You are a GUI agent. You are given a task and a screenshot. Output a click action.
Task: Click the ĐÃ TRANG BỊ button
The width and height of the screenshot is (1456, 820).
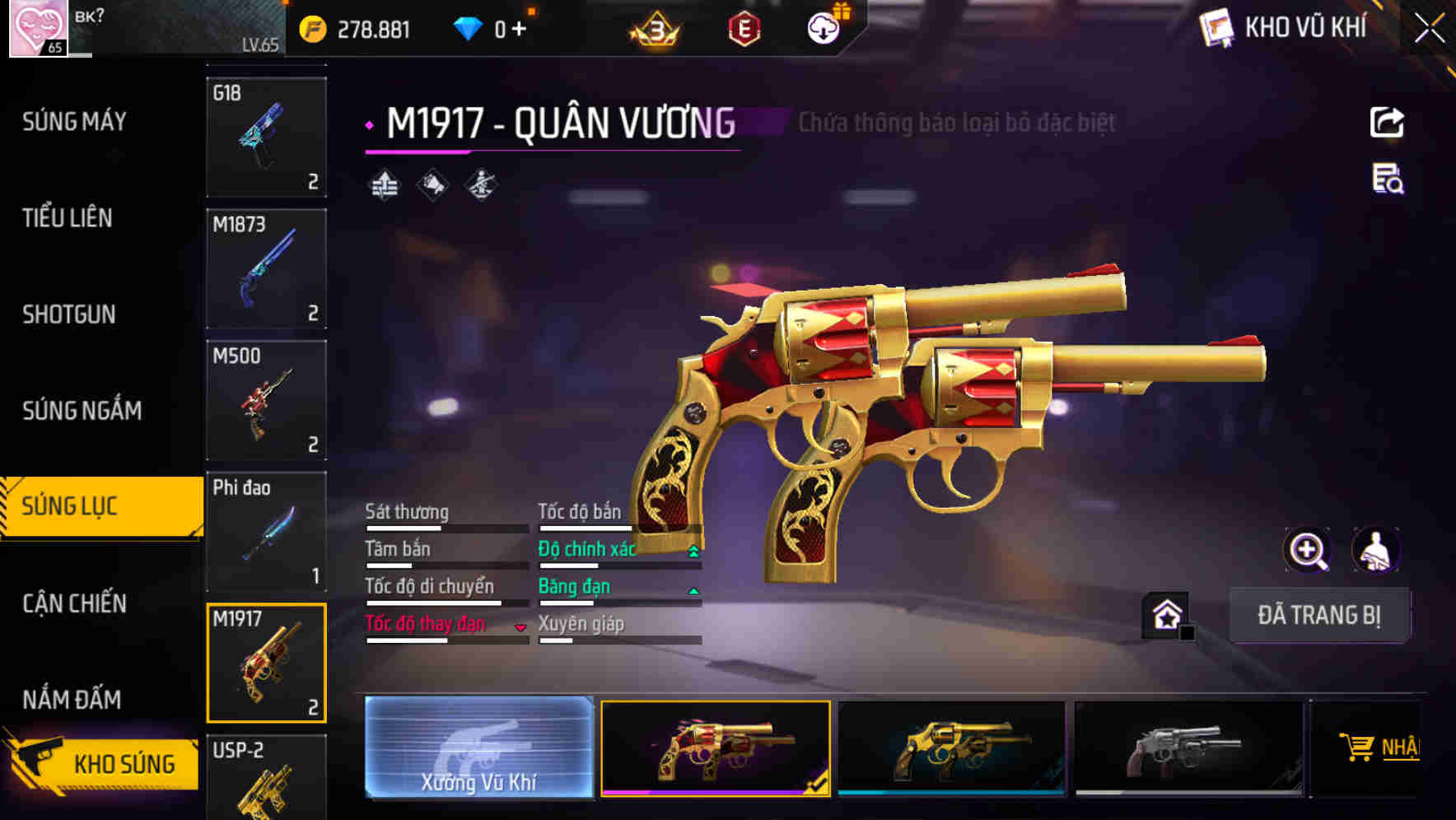pos(1320,615)
